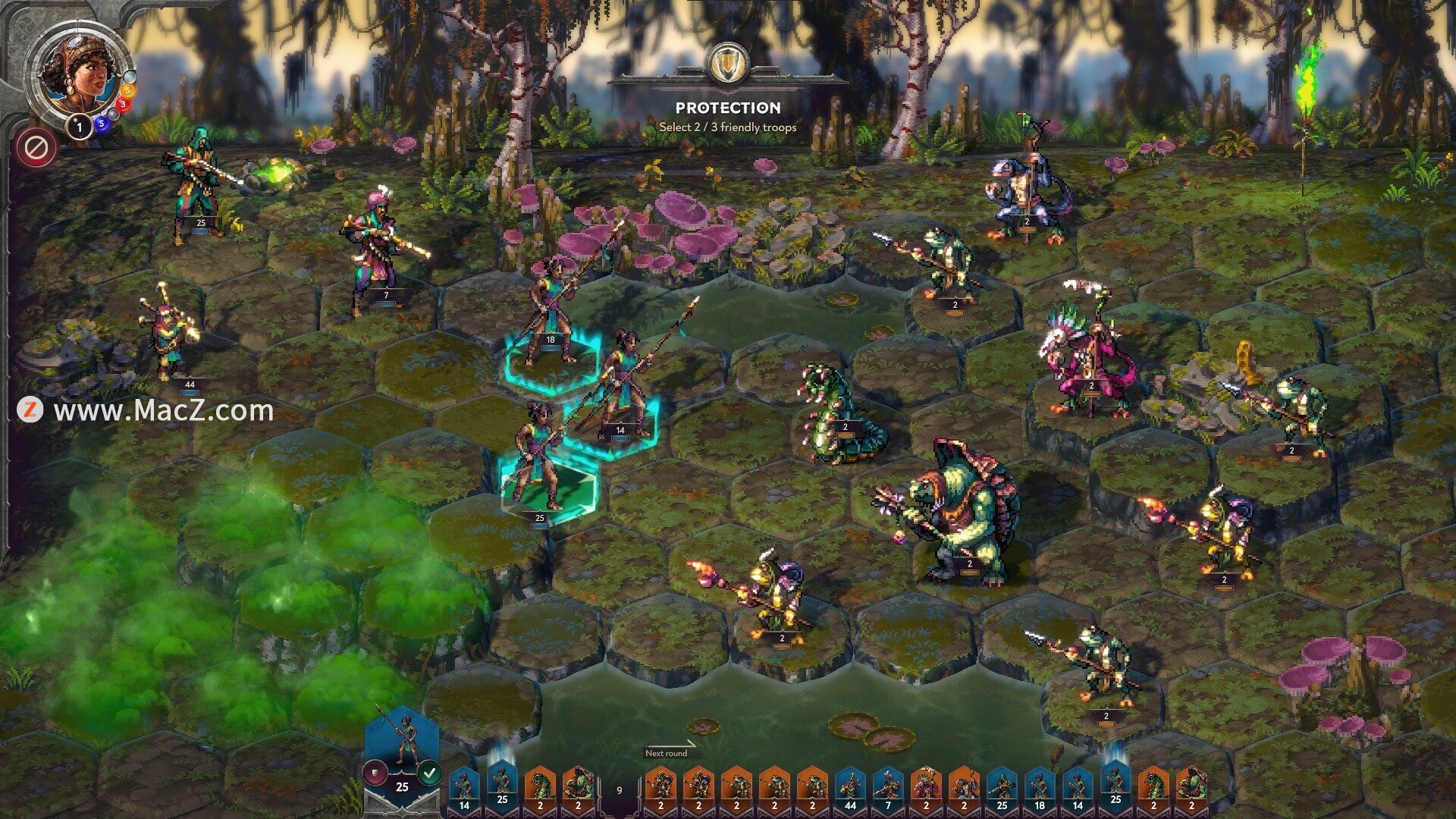Select the friendly spear troop with 25 on the green hex
The height and width of the screenshot is (819, 1456).
pos(541,470)
